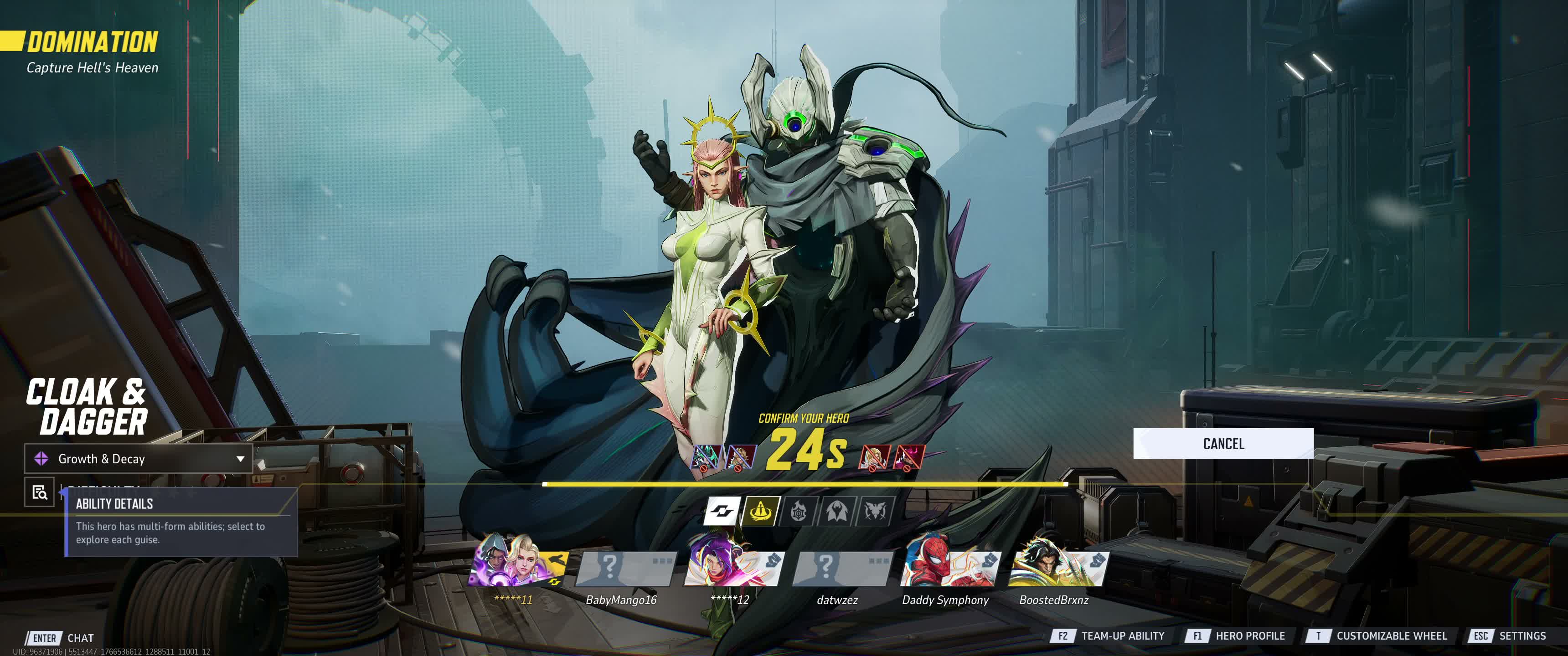Open the Team-Up Ability panel
Screen dimensions: 1568x656
point(1109,636)
